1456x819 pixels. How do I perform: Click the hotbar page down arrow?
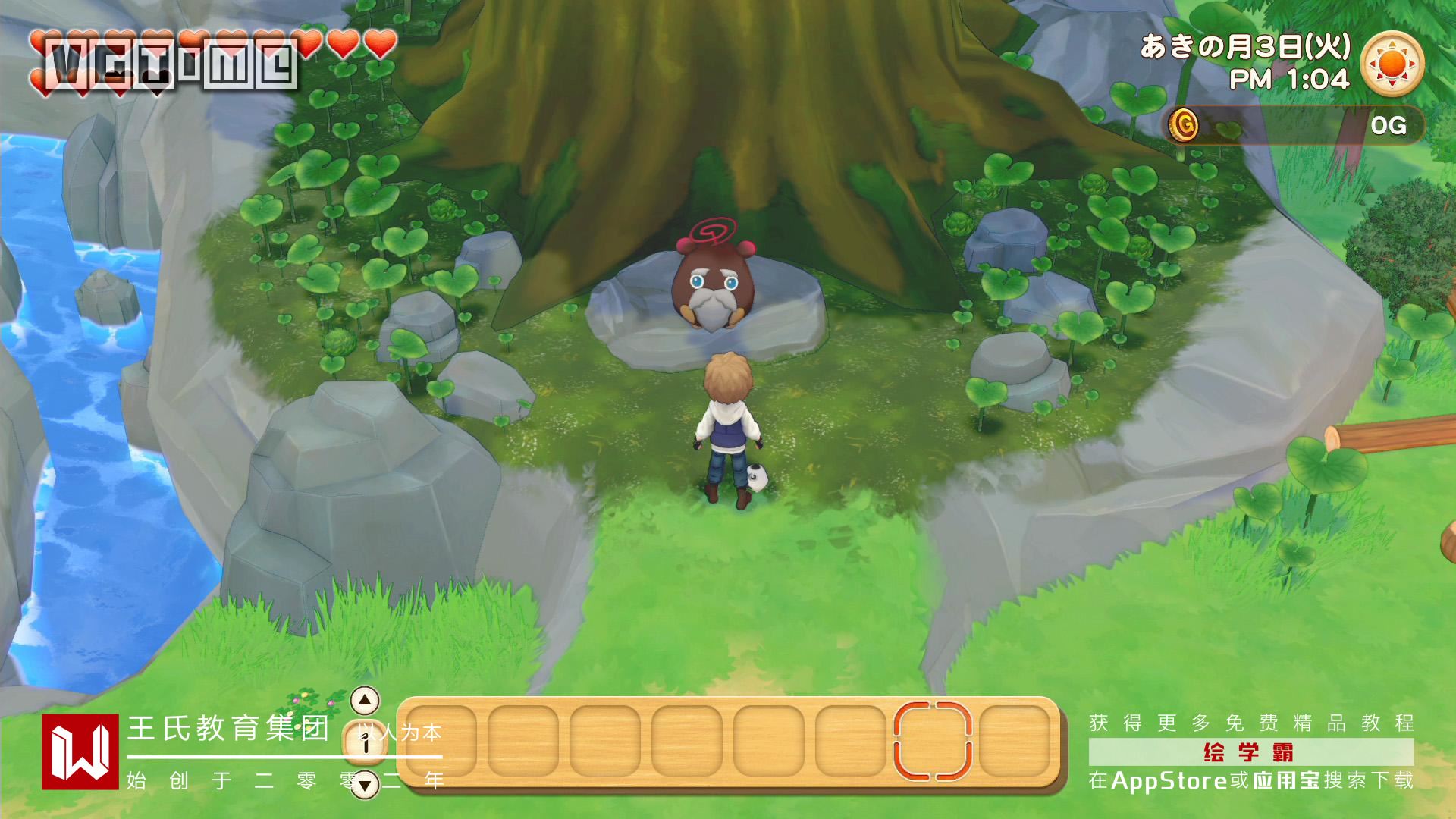pyautogui.click(x=366, y=784)
